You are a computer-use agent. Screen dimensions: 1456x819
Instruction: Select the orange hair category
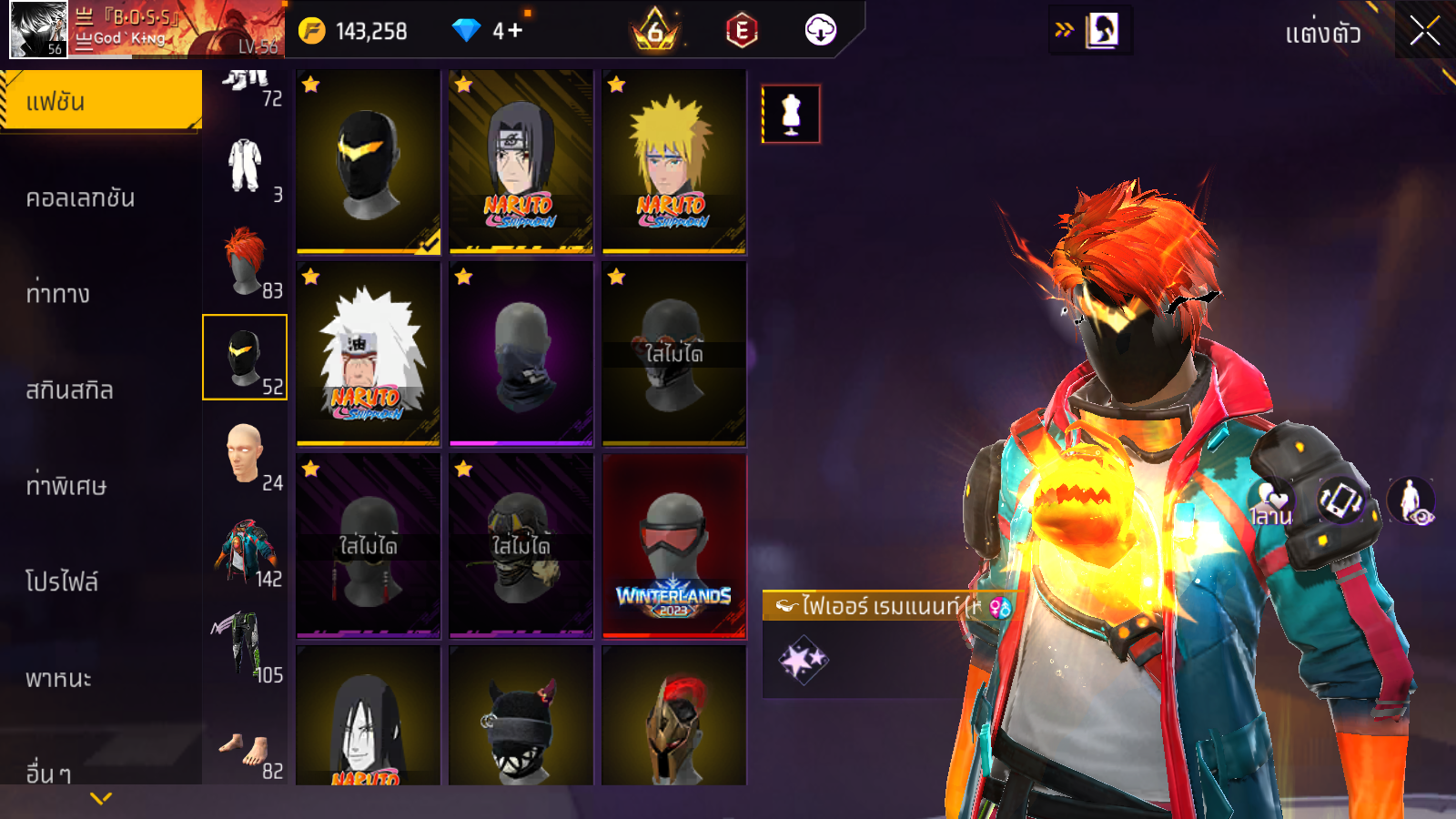pyautogui.click(x=245, y=262)
